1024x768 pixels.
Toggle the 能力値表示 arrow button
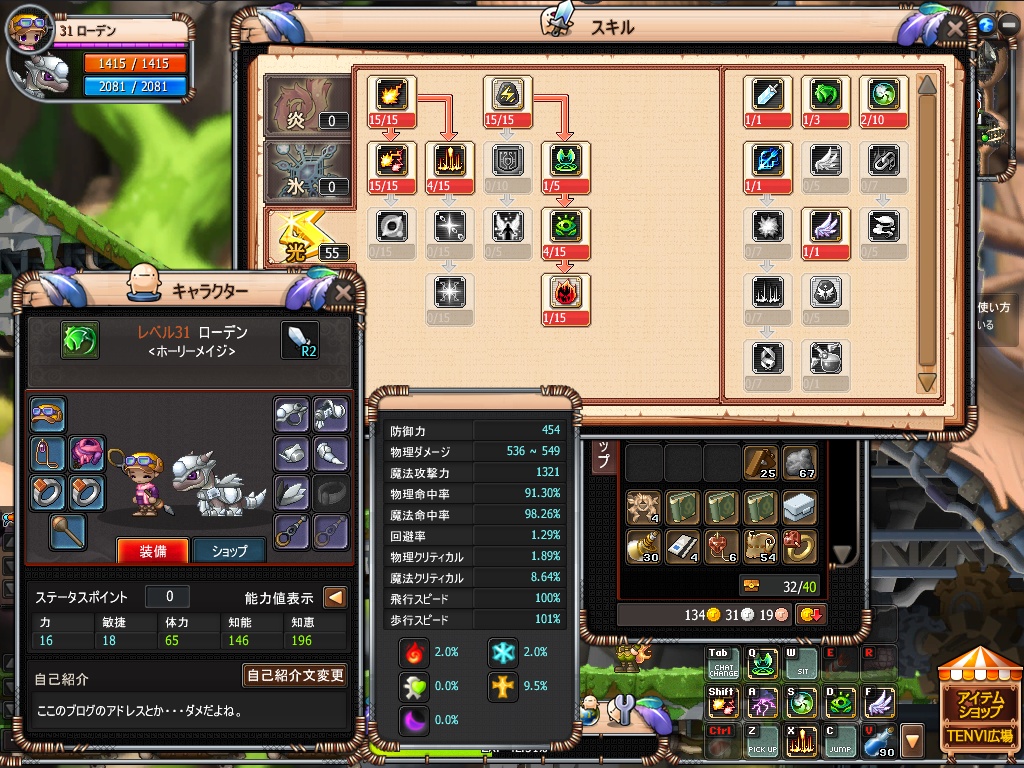(335, 598)
